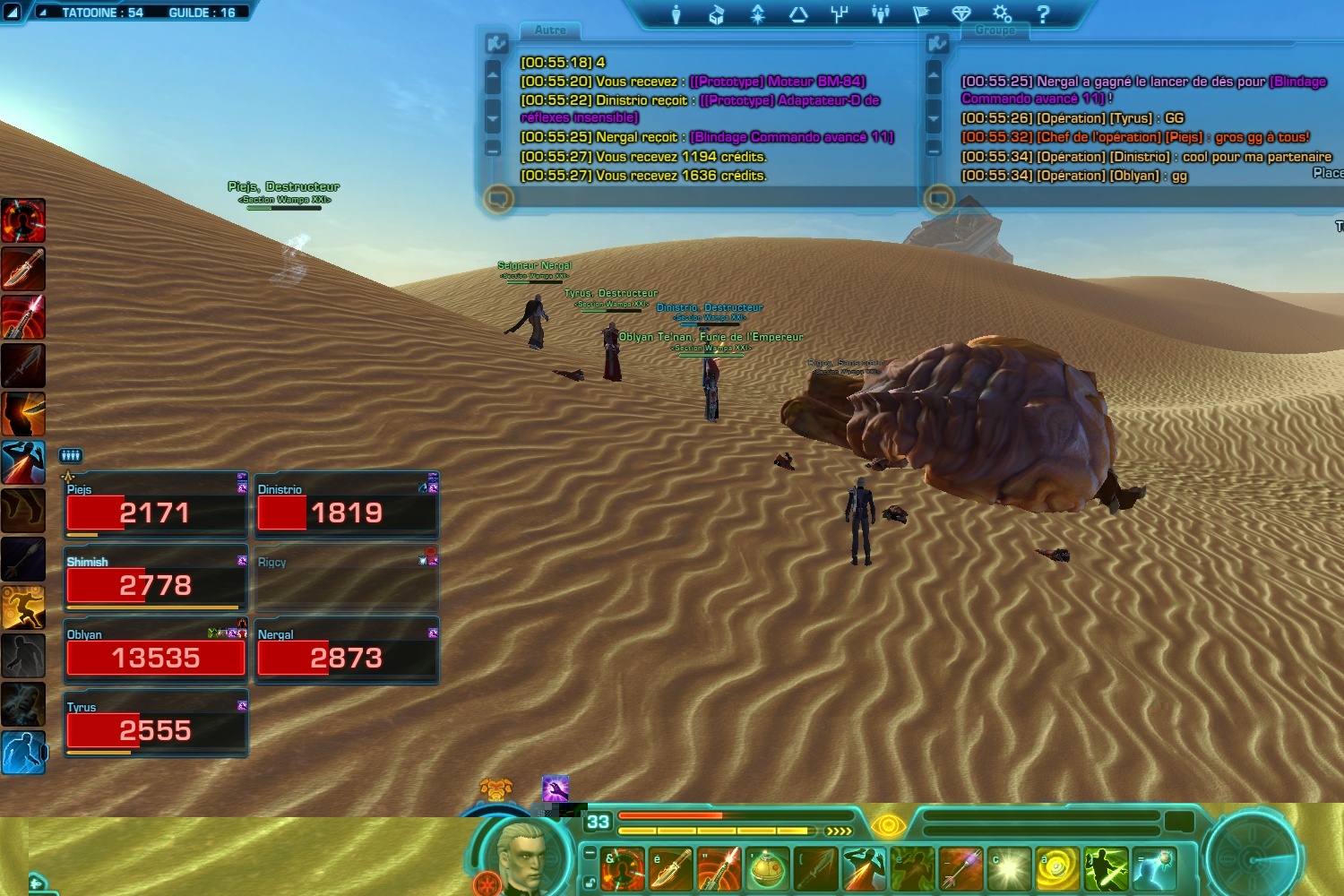Activate the yellow swirl ability on the hotbar

pos(1058,869)
